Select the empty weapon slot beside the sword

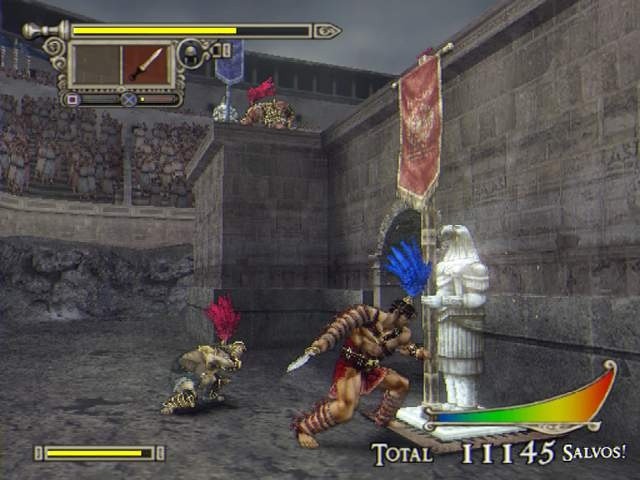(x=97, y=64)
